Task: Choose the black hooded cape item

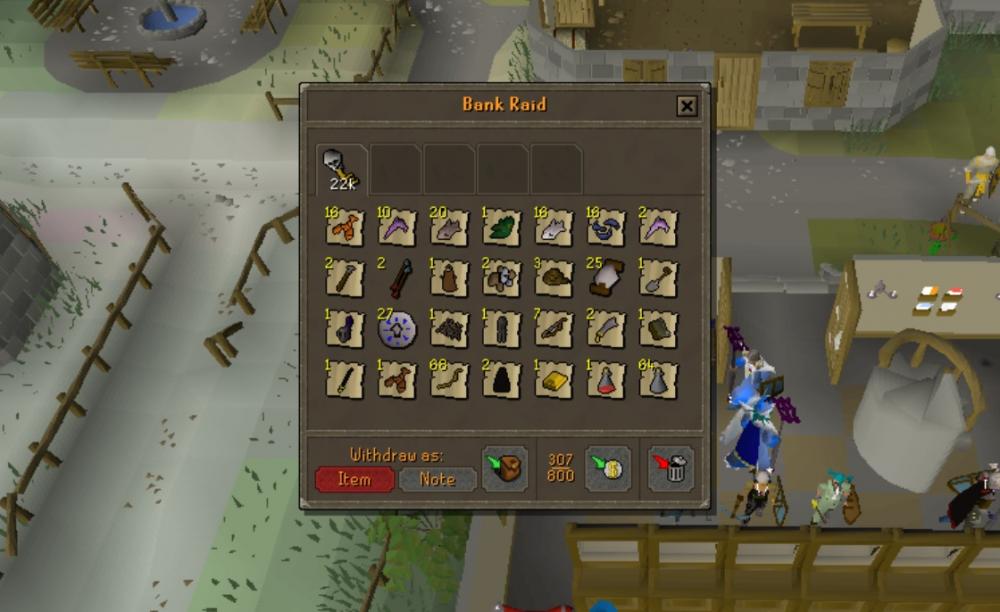Action: point(502,381)
